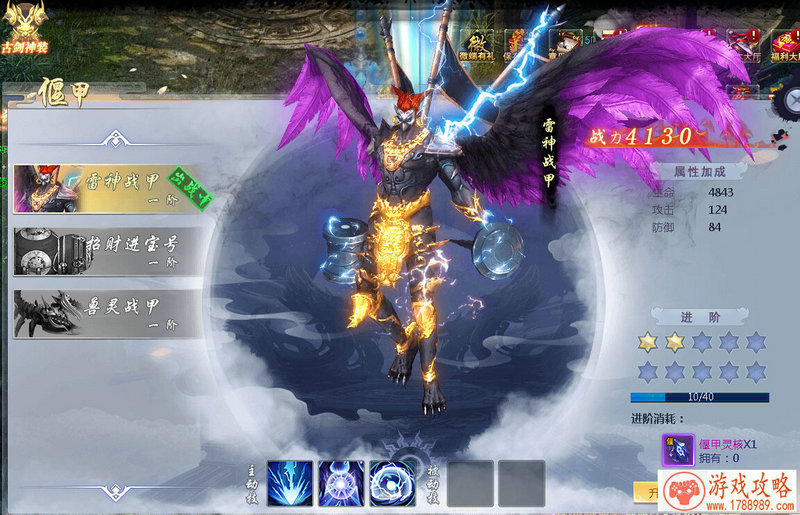Select the glowing purple orb active skill
The image size is (800, 515).
[341, 483]
